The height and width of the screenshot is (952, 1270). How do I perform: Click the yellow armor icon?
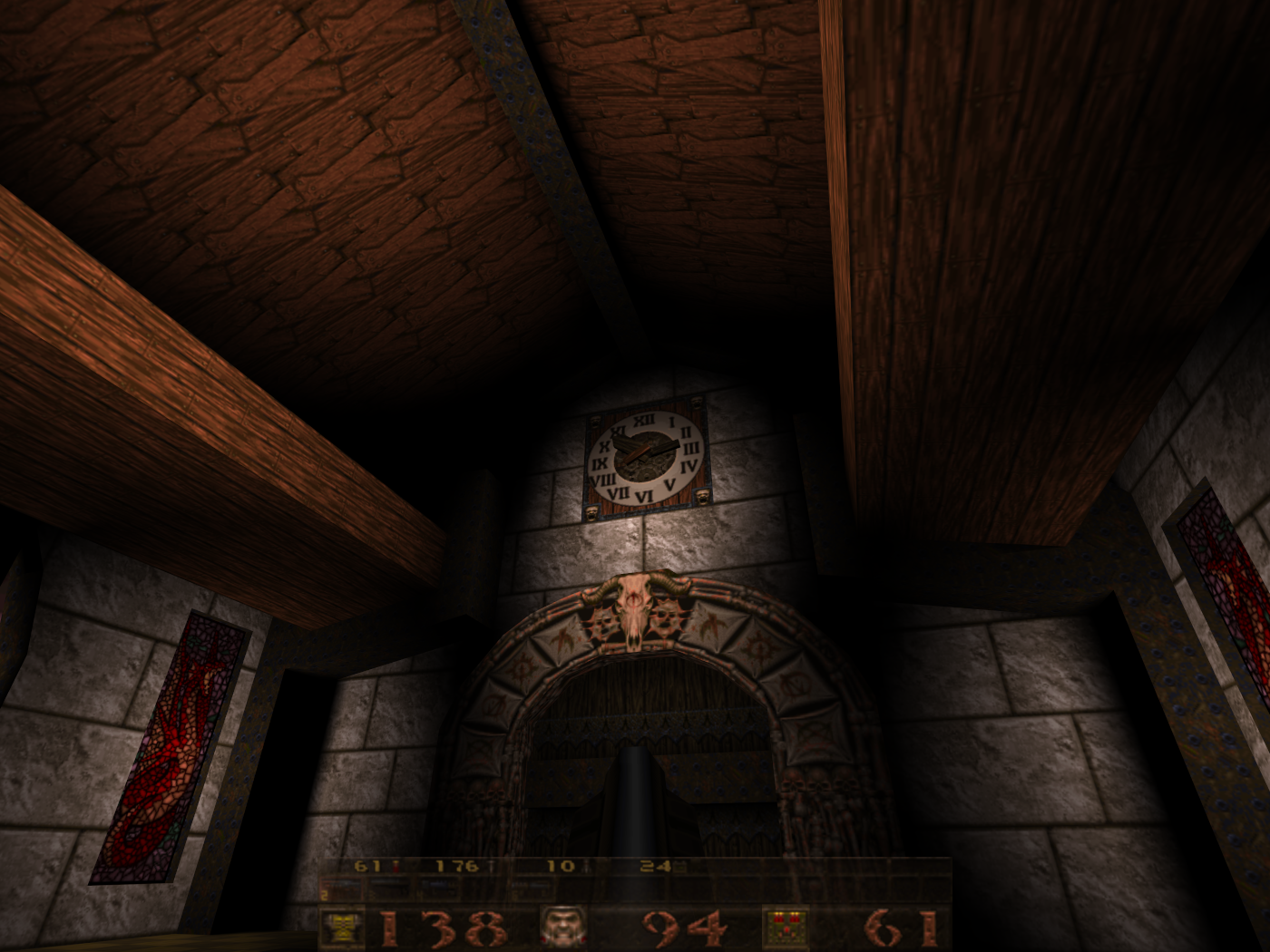click(344, 928)
